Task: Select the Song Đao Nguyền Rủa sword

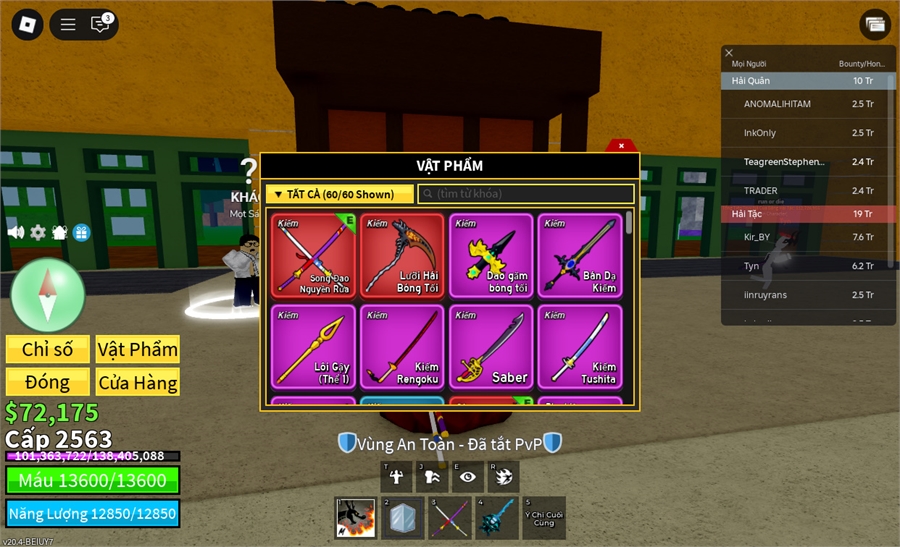Action: pyautogui.click(x=313, y=255)
